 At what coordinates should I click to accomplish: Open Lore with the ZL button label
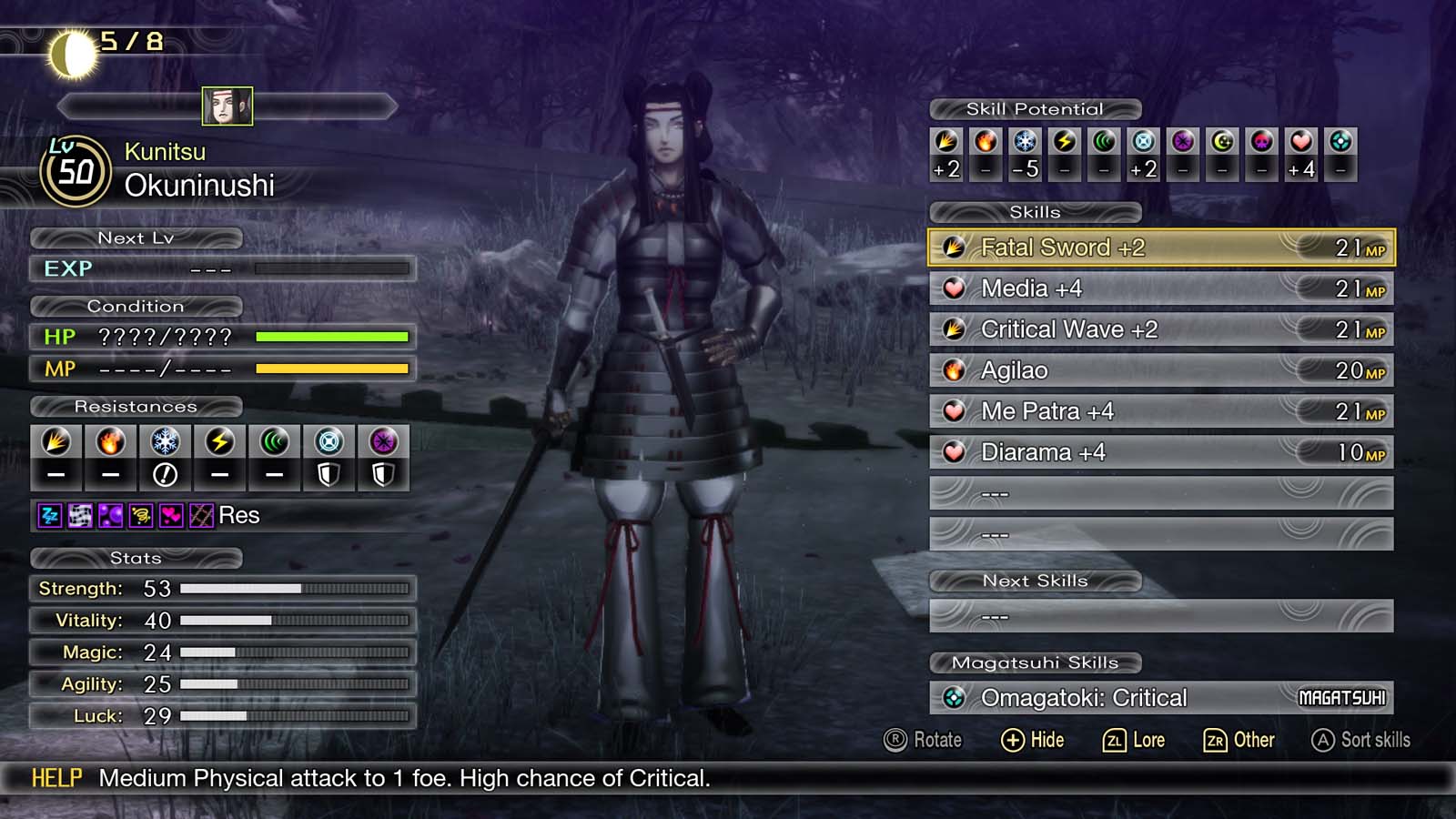tap(1136, 740)
